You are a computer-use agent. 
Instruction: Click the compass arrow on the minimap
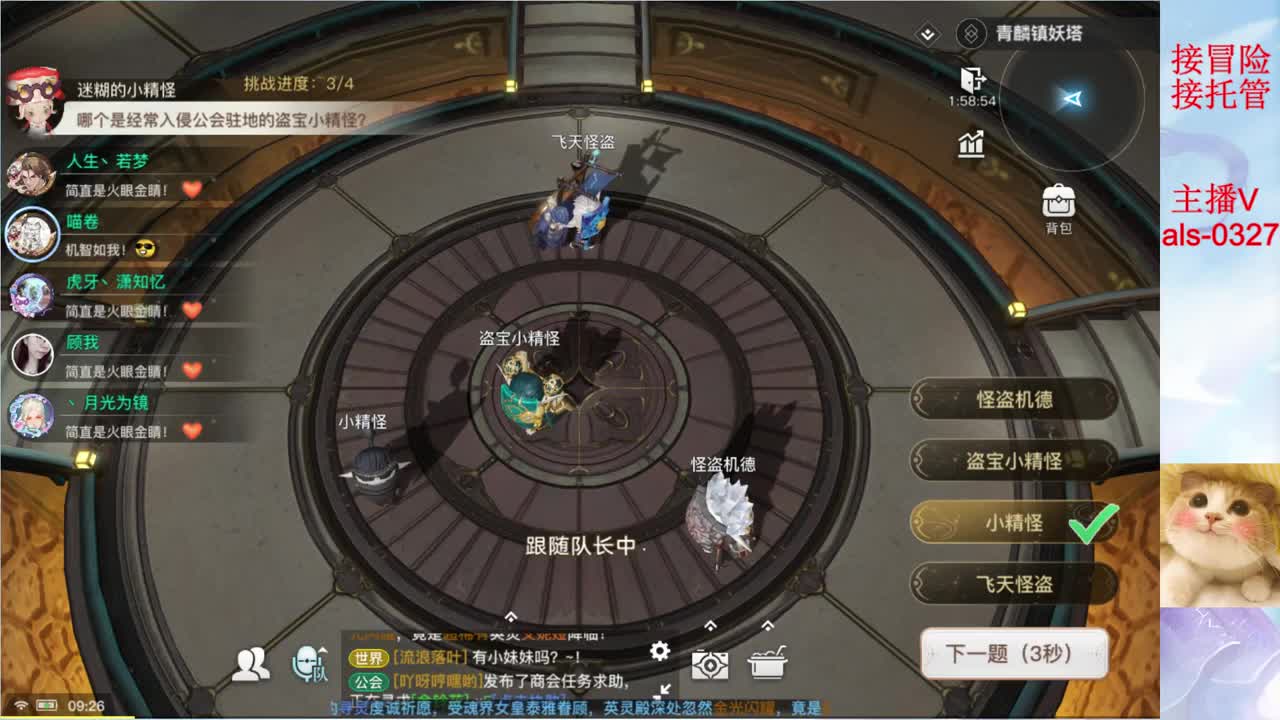pos(1072,99)
